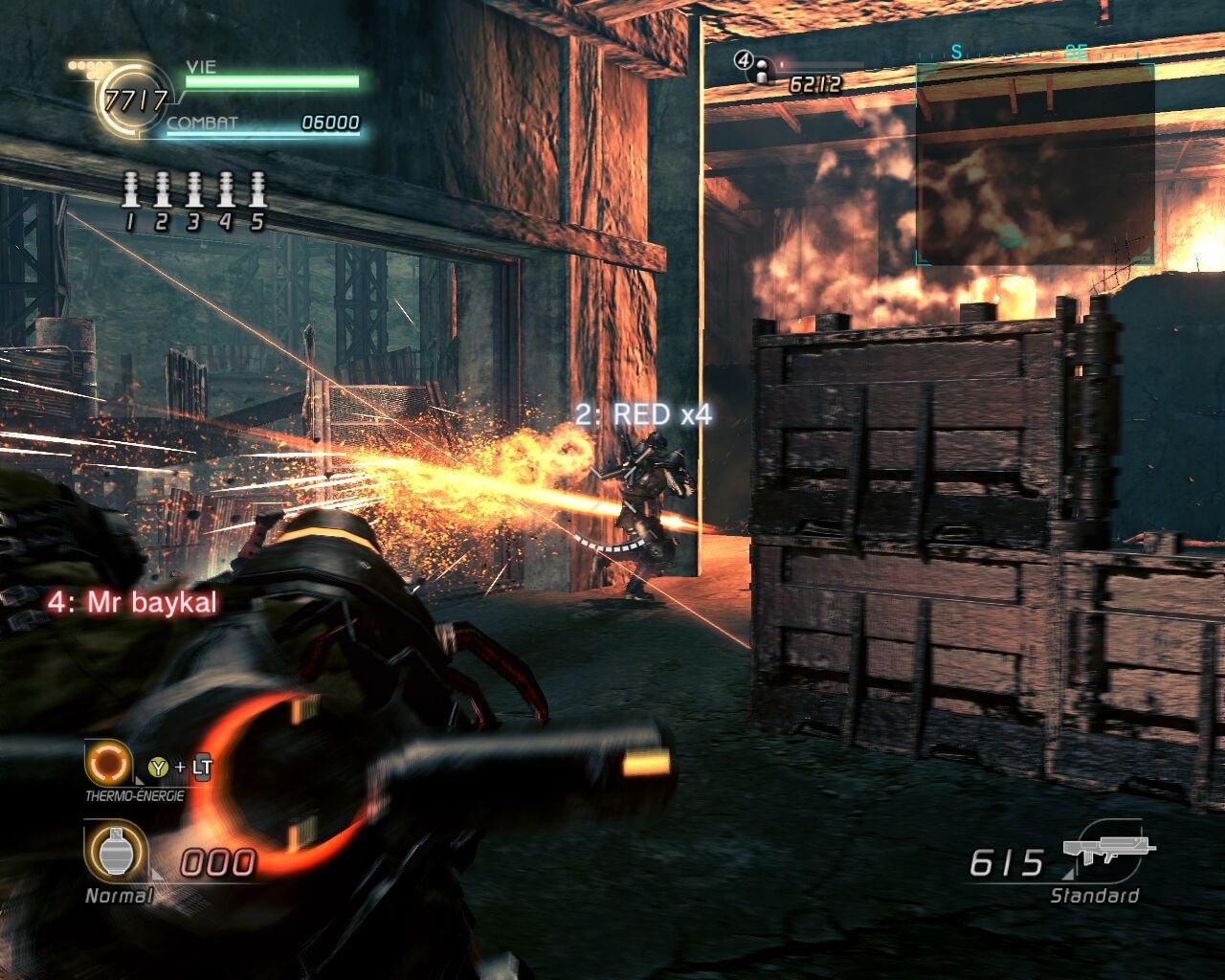Activate the Thermo-Énergie ability icon
1225x980 pixels.
click(x=106, y=764)
